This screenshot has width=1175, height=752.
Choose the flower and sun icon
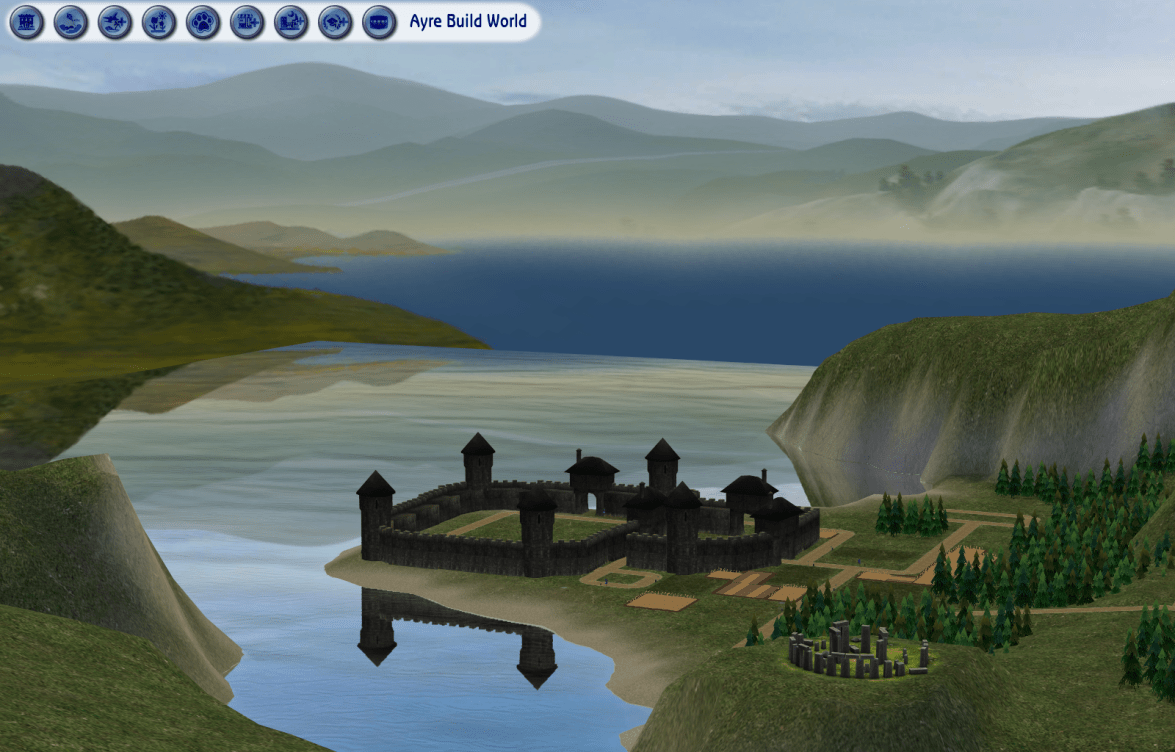(x=159, y=21)
